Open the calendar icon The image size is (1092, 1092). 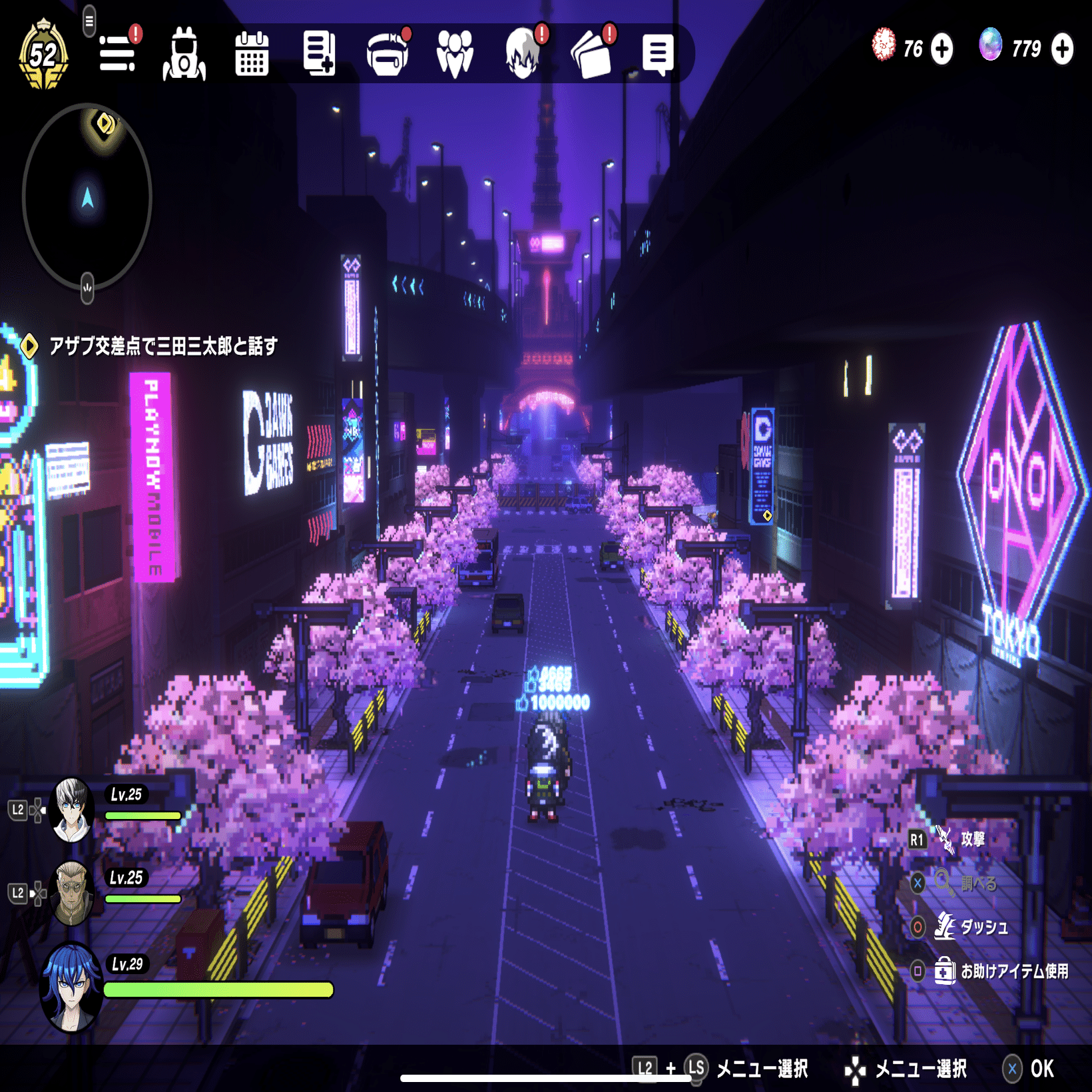coord(252,53)
